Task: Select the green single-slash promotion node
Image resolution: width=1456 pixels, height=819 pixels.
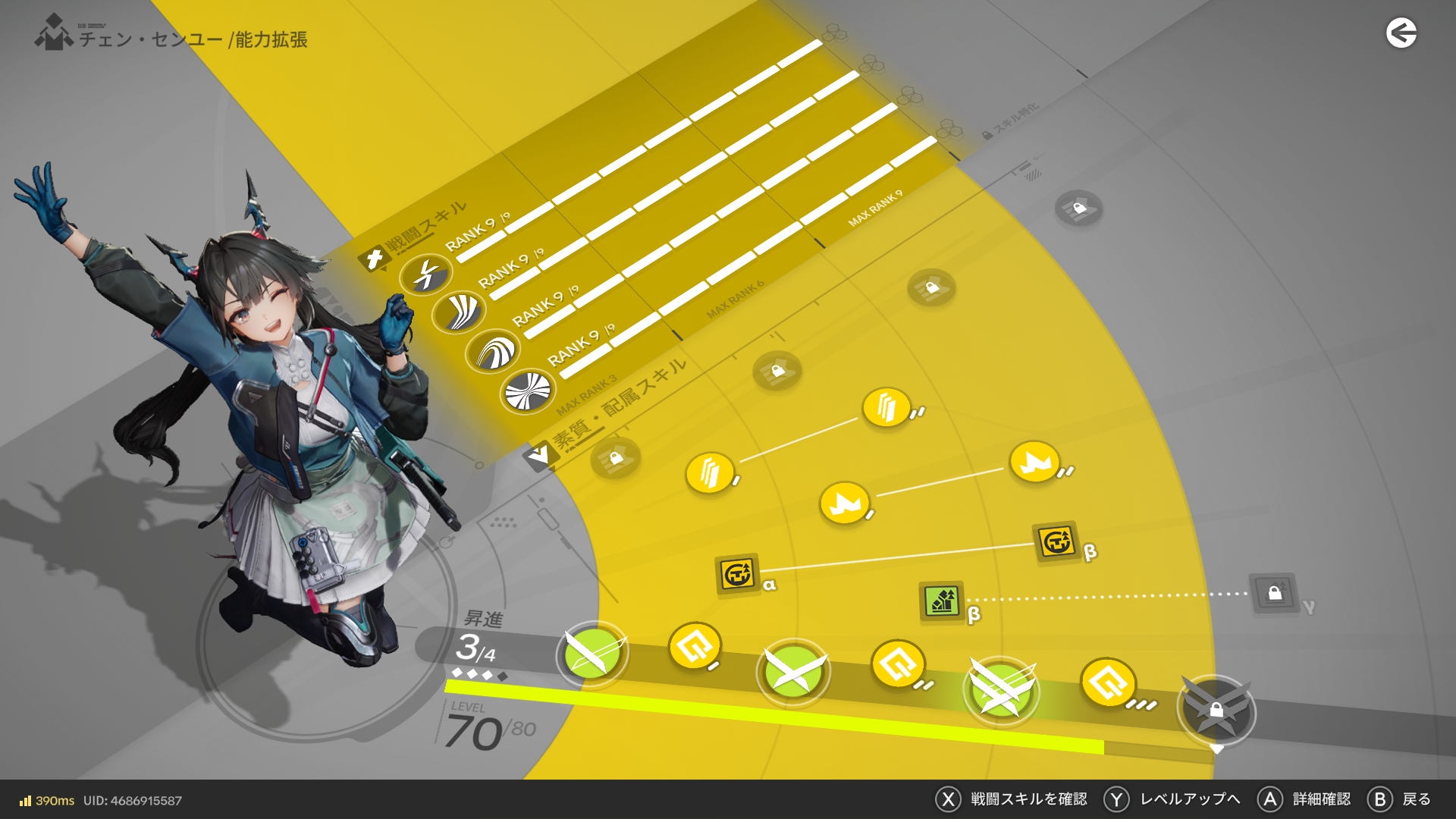Action: 592,654
